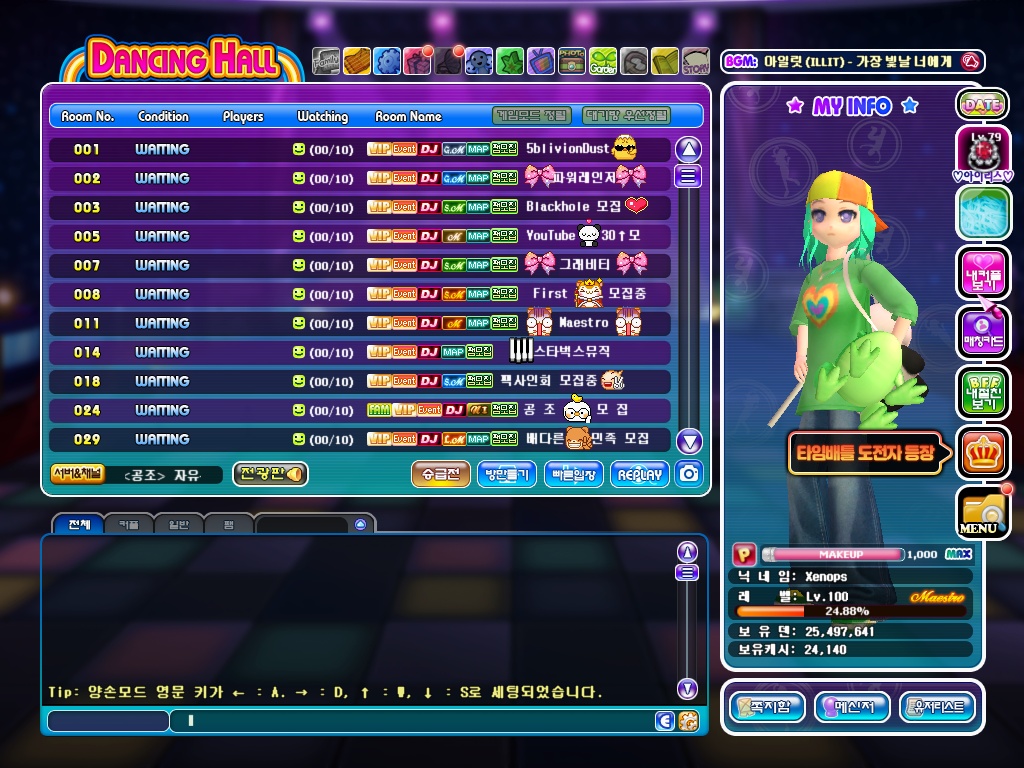Open the Photo album toolbar icon
This screenshot has height=768, width=1024.
[572, 62]
